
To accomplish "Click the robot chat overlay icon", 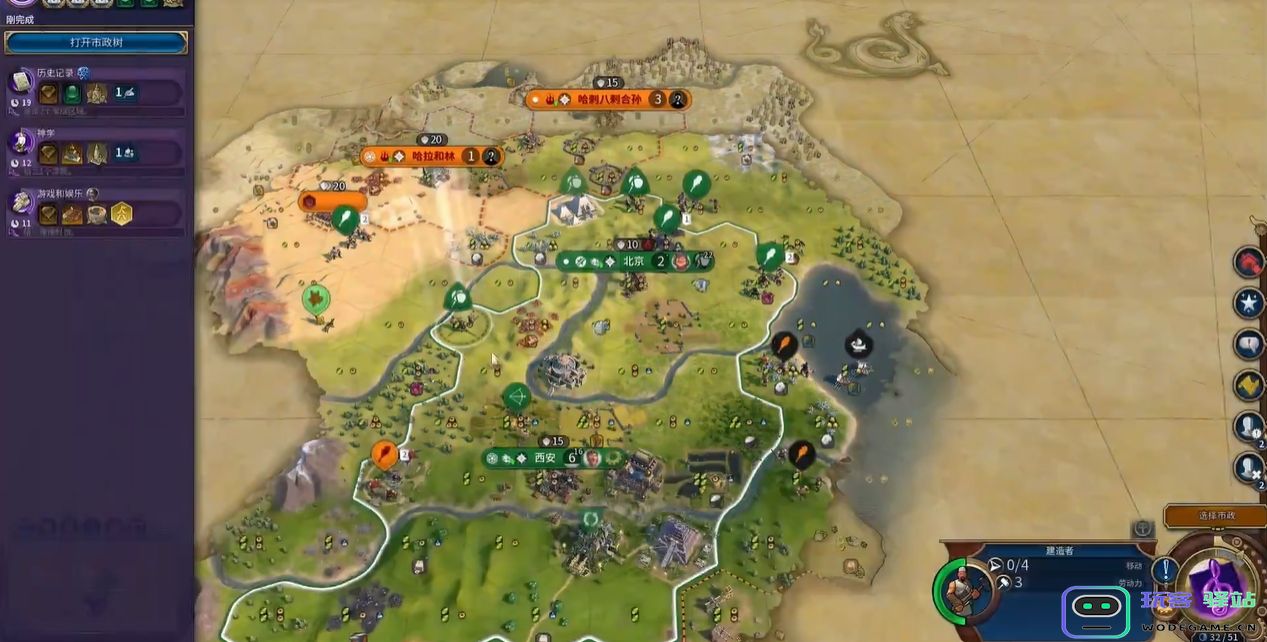I will [1095, 607].
